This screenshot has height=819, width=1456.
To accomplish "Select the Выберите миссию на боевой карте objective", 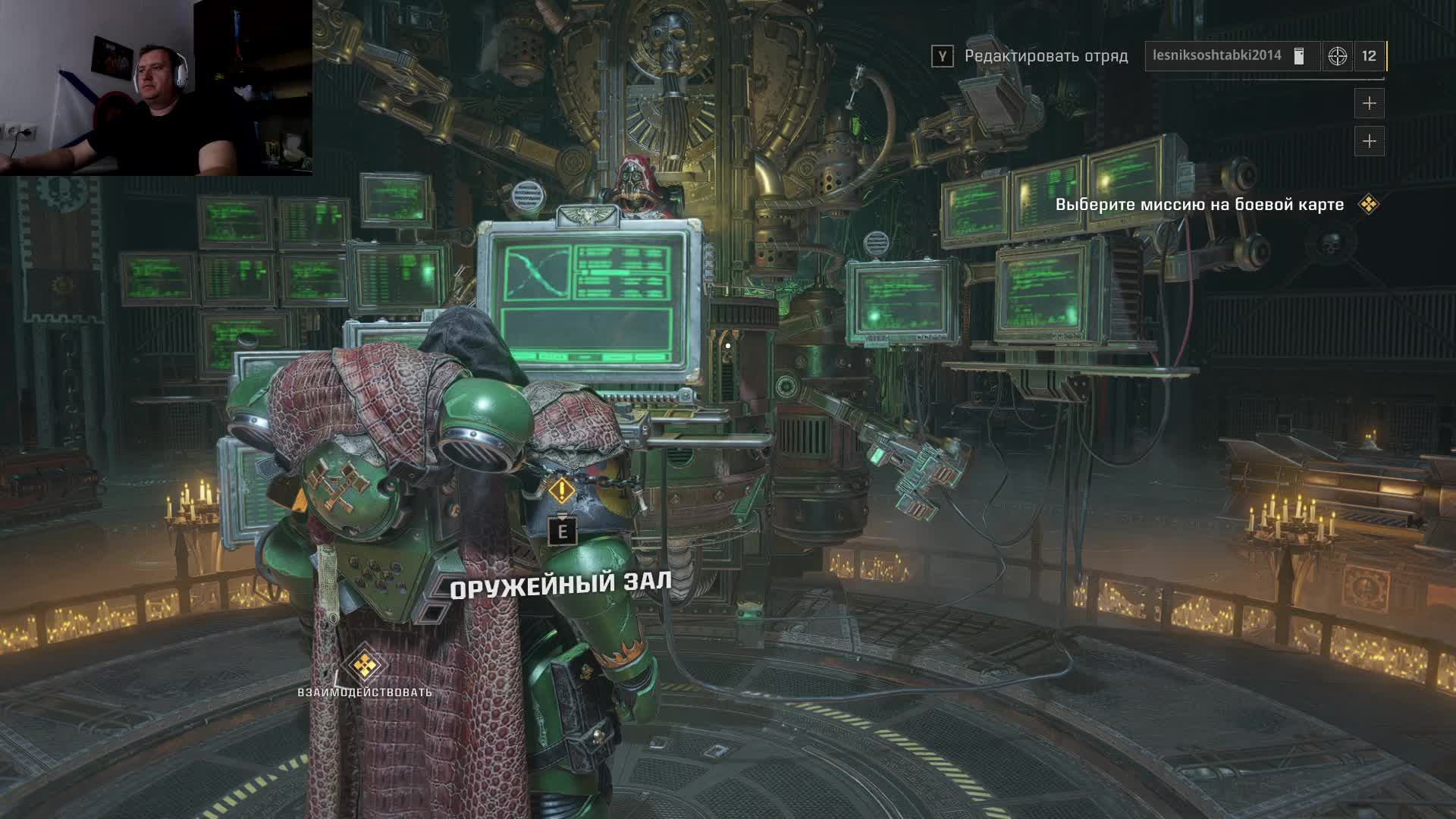I will click(x=1199, y=205).
